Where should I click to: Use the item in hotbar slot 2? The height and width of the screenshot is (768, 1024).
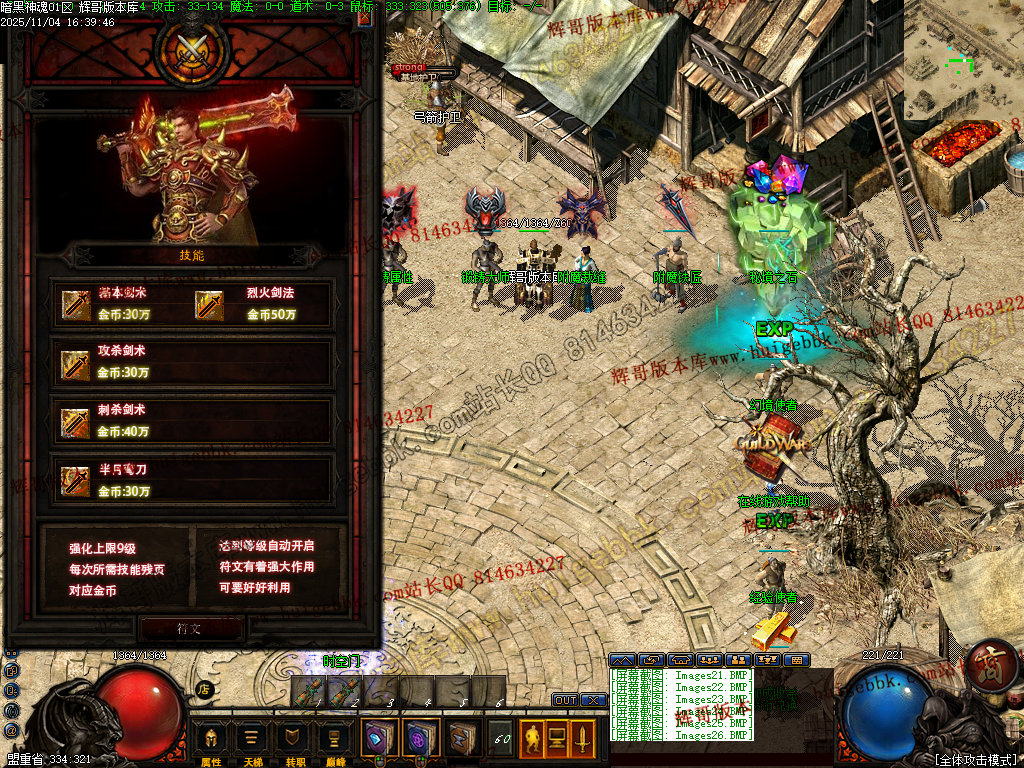pos(344,691)
